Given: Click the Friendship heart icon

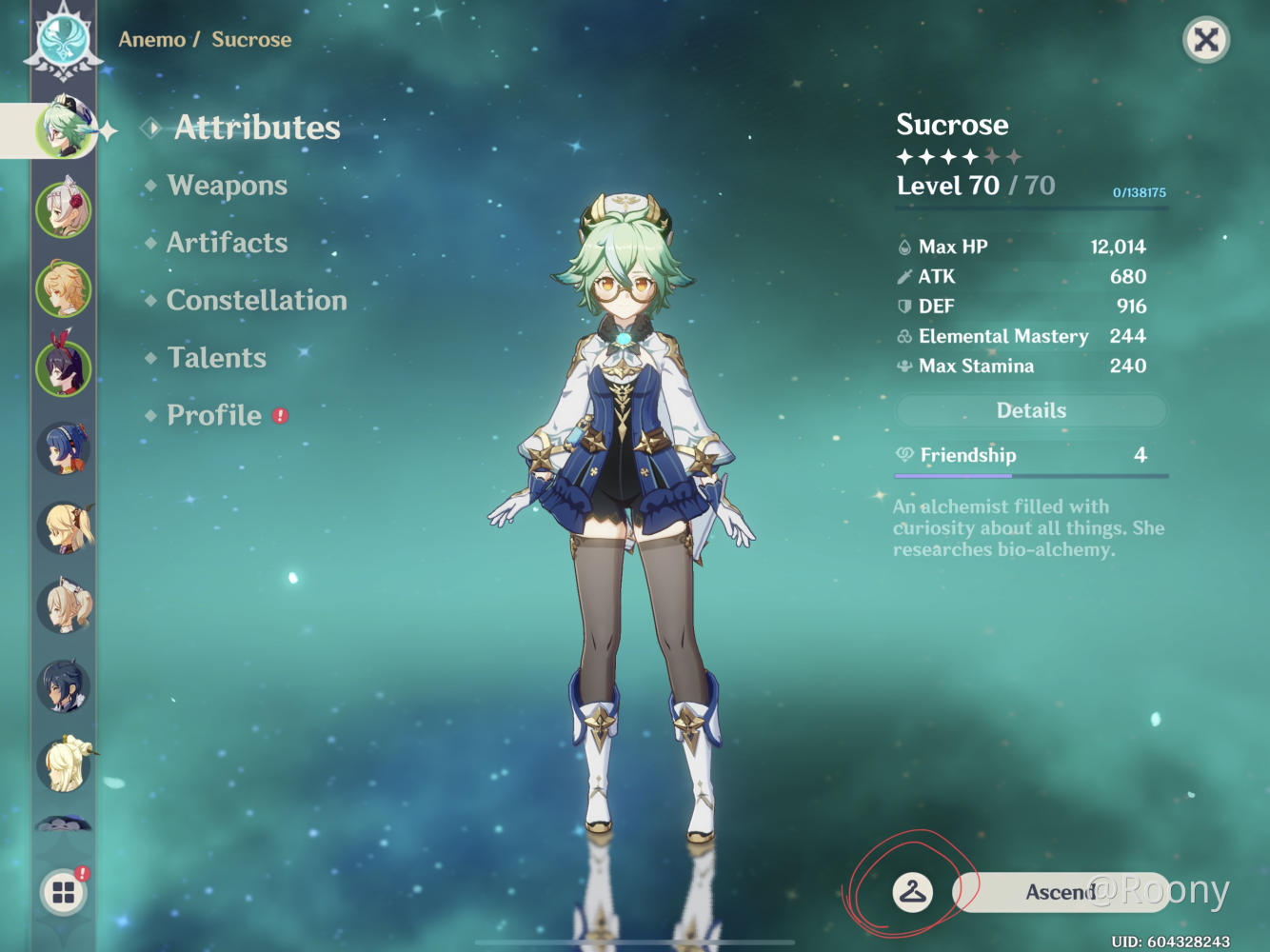Looking at the screenshot, I should coord(905,455).
